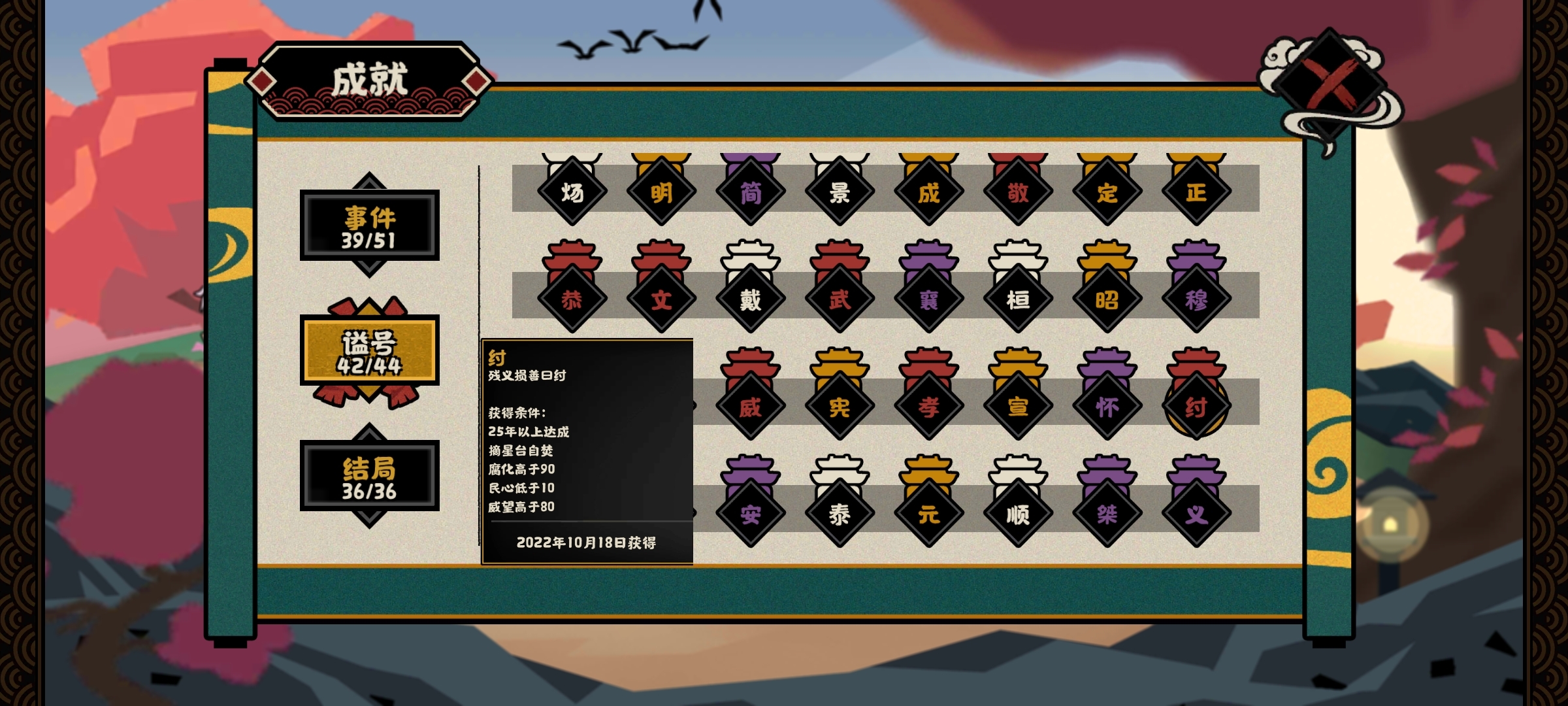This screenshot has height=706, width=1568.
Task: Choose the 文 title badge
Action: [661, 299]
